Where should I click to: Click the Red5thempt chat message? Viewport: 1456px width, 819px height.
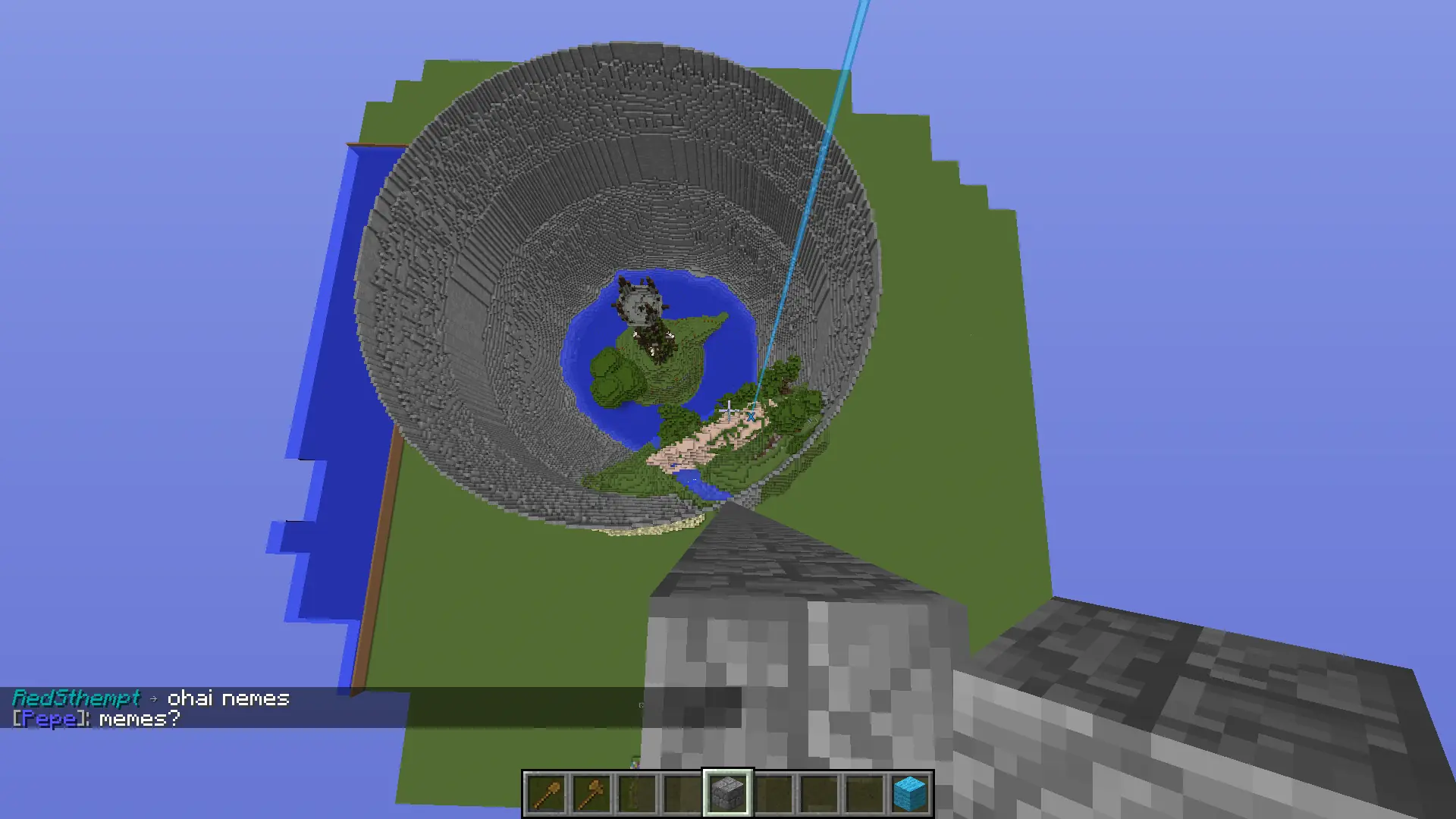point(150,698)
